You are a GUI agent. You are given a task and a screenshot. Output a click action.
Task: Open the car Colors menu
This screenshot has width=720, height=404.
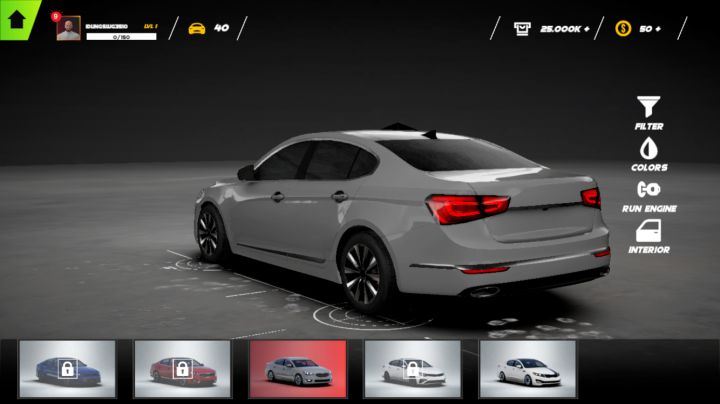click(x=649, y=154)
